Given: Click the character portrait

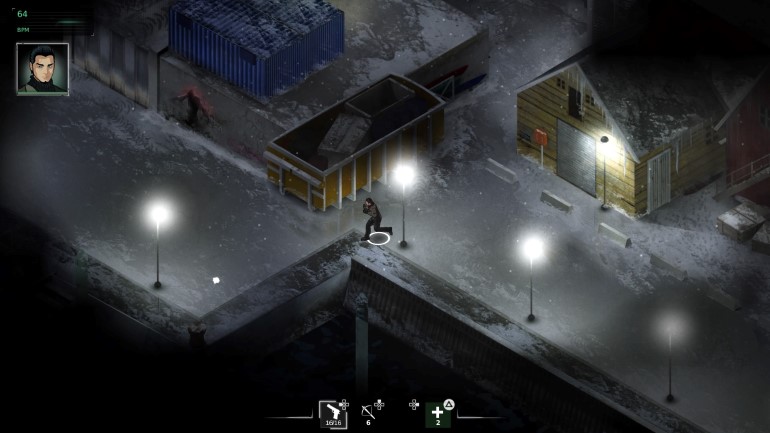Looking at the screenshot, I should (x=42, y=68).
